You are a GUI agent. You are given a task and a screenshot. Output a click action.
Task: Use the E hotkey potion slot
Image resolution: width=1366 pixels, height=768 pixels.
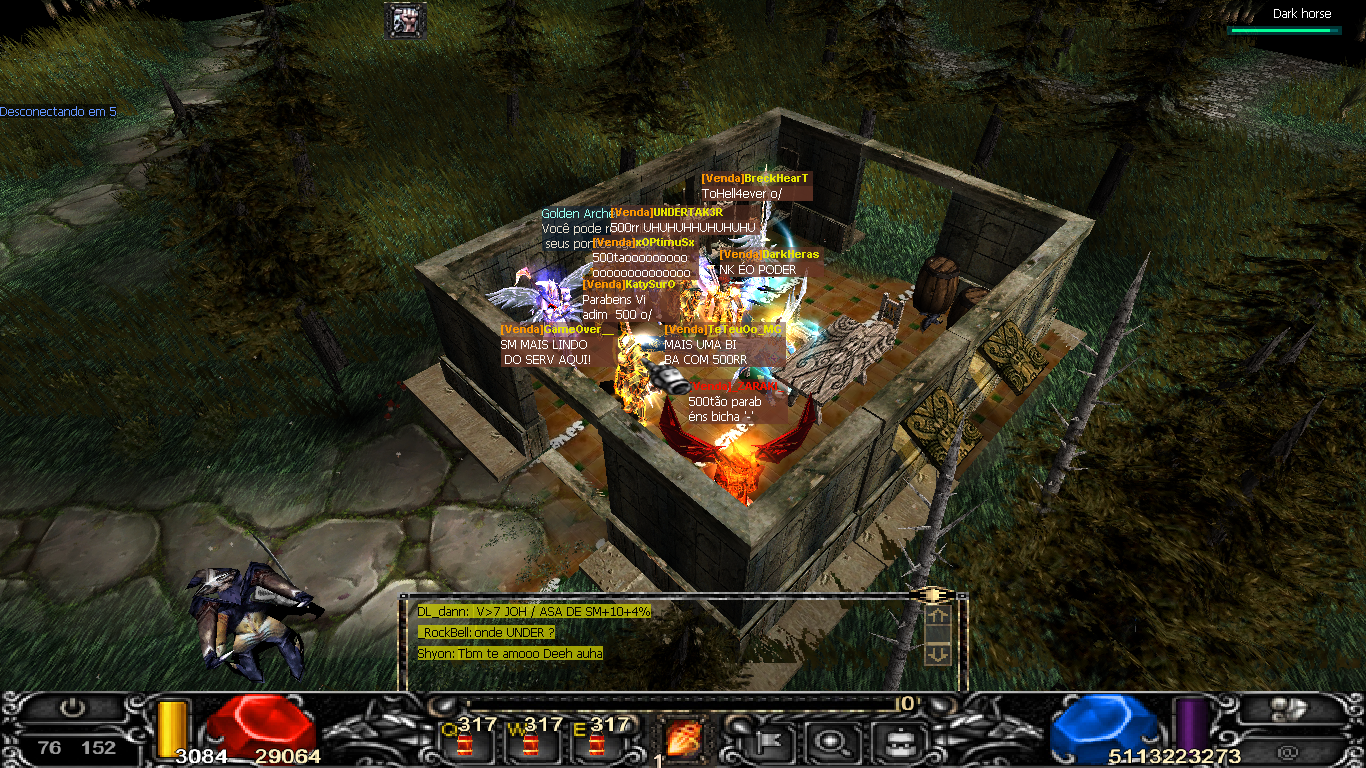point(596,743)
